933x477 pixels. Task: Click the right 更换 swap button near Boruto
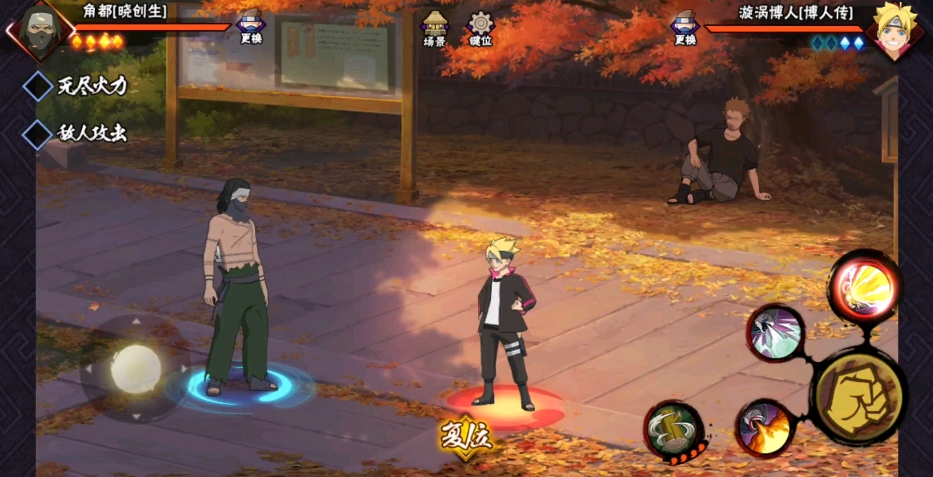coord(685,25)
